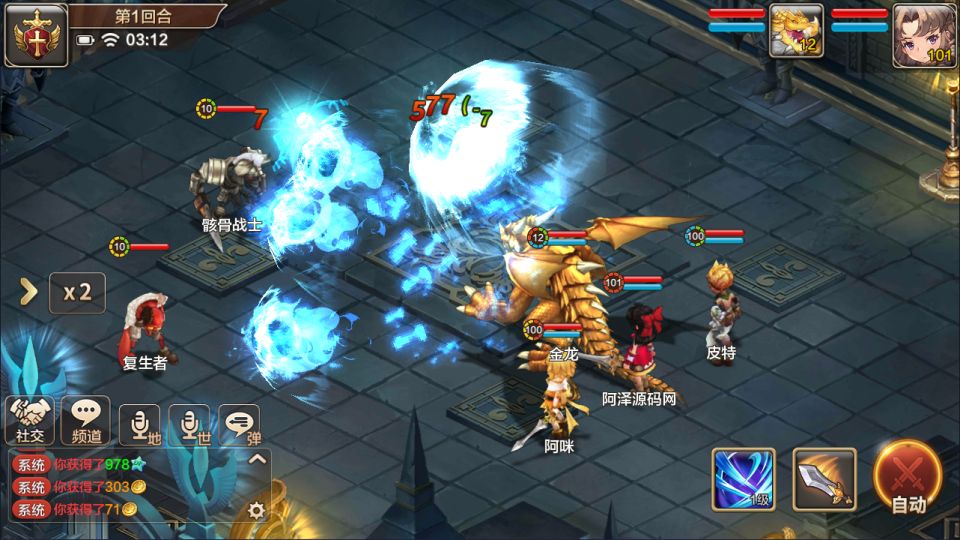Activate the blue slash skill icon
This screenshot has width=960, height=540.
point(743,479)
